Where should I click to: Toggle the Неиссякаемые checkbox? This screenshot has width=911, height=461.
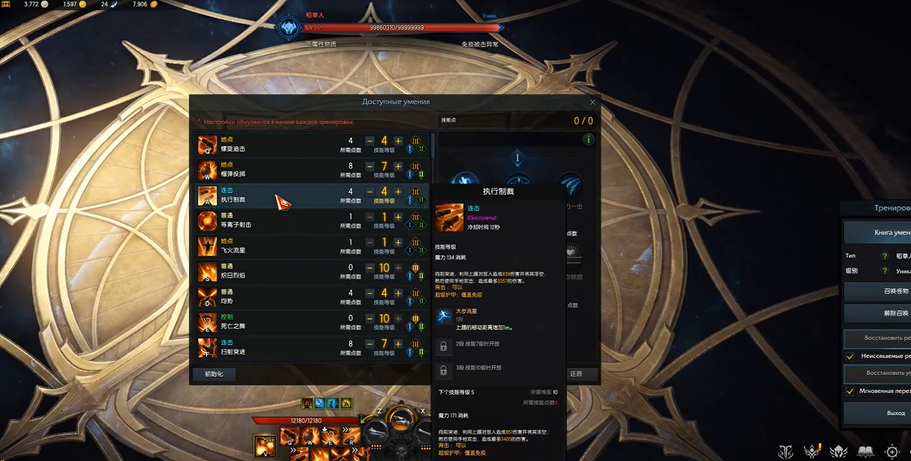point(850,356)
